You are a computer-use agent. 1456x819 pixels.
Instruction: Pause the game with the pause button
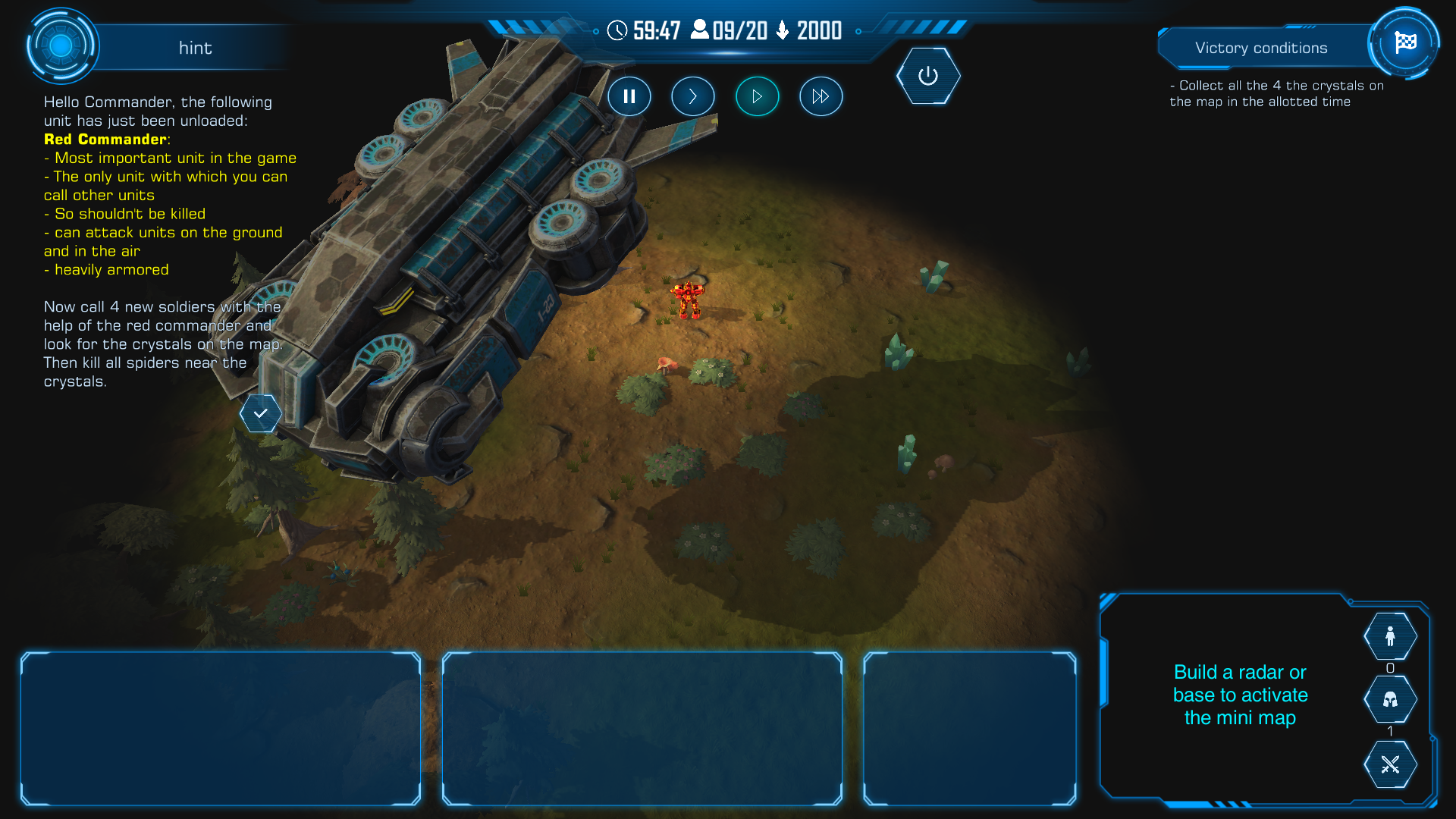click(x=629, y=96)
